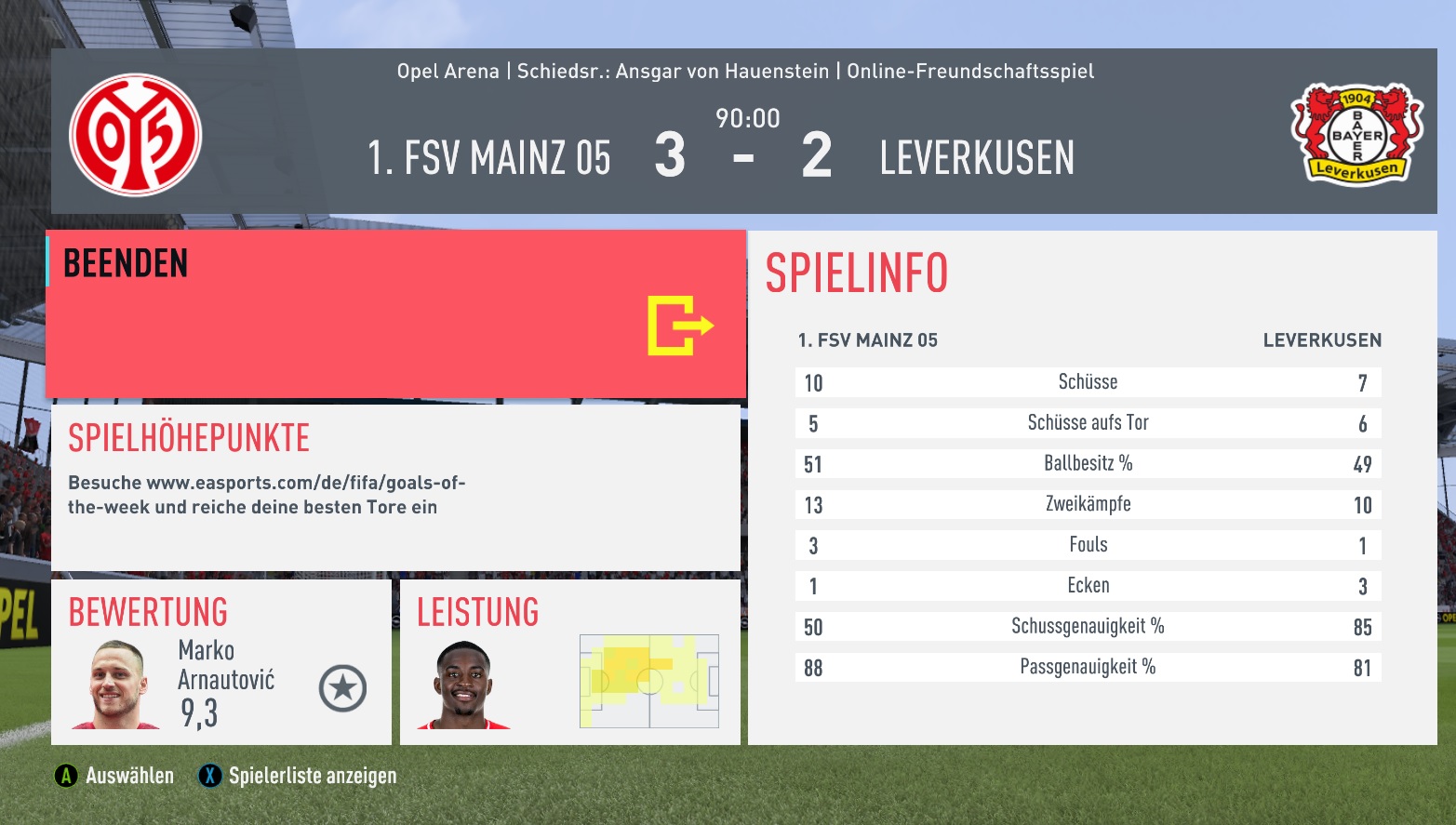Open the Spielinfo match statistics panel
Viewport: 1456px width, 825px height.
1091,487
